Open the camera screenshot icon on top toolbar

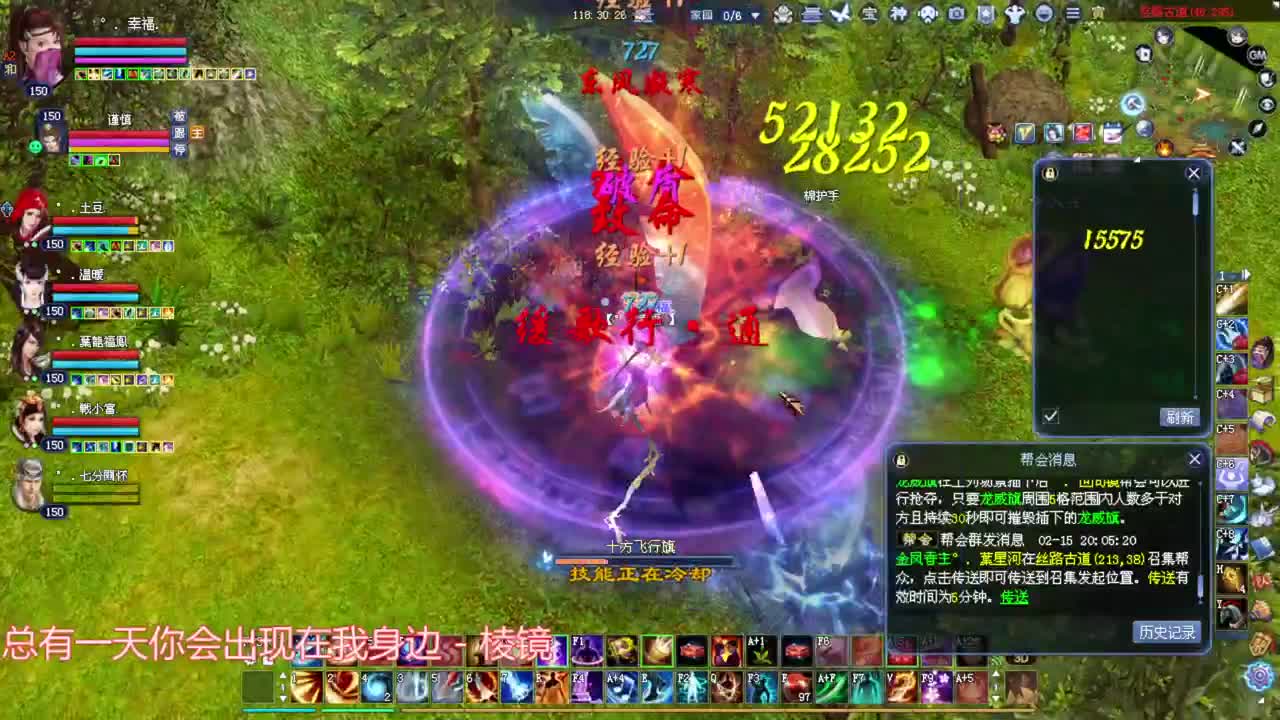(x=955, y=14)
